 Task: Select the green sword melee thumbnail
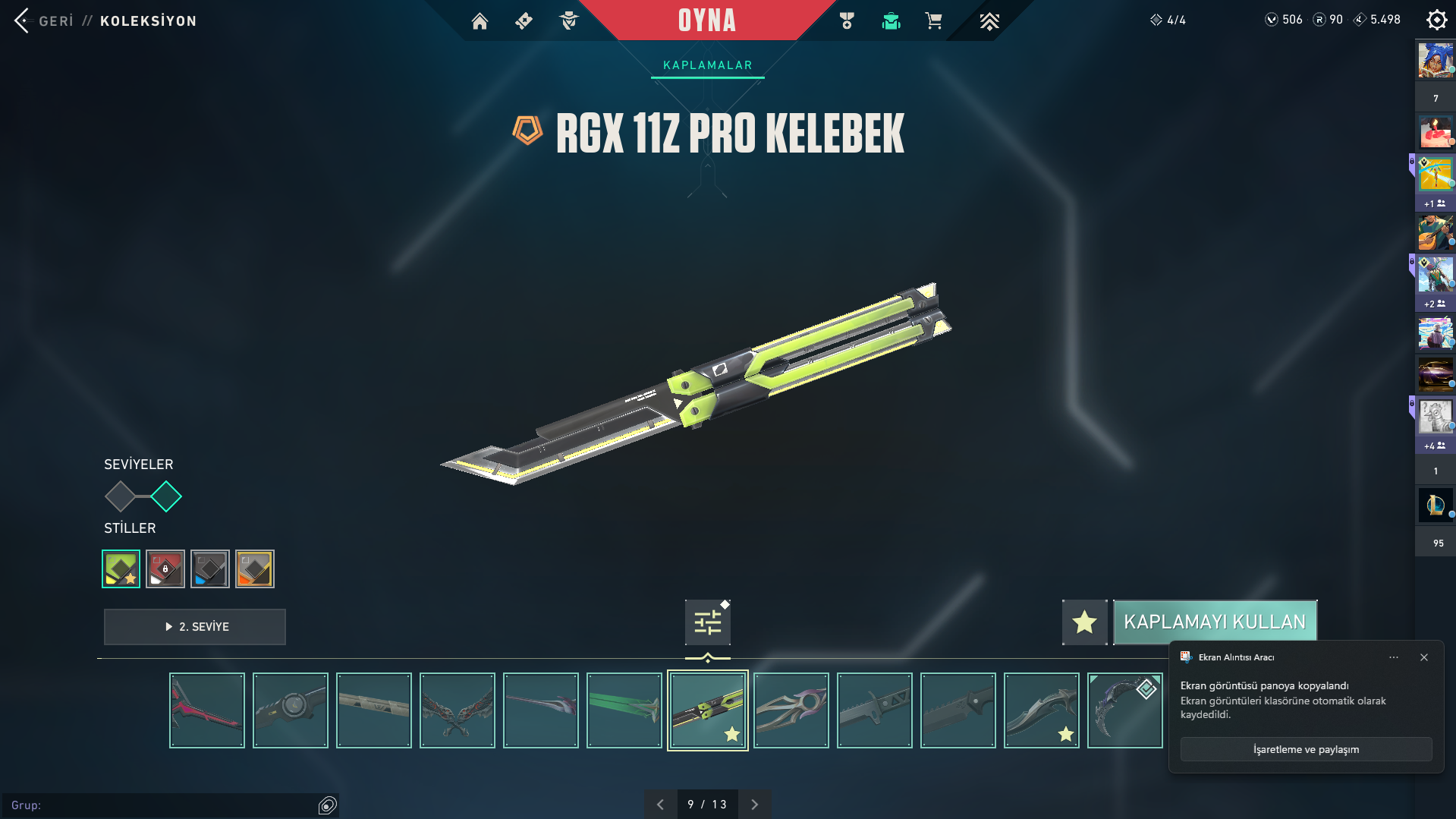[x=624, y=710]
